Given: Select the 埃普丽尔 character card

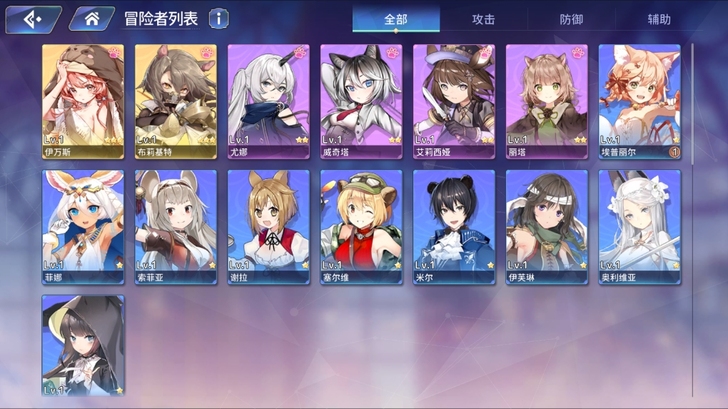Looking at the screenshot, I should click(x=639, y=100).
